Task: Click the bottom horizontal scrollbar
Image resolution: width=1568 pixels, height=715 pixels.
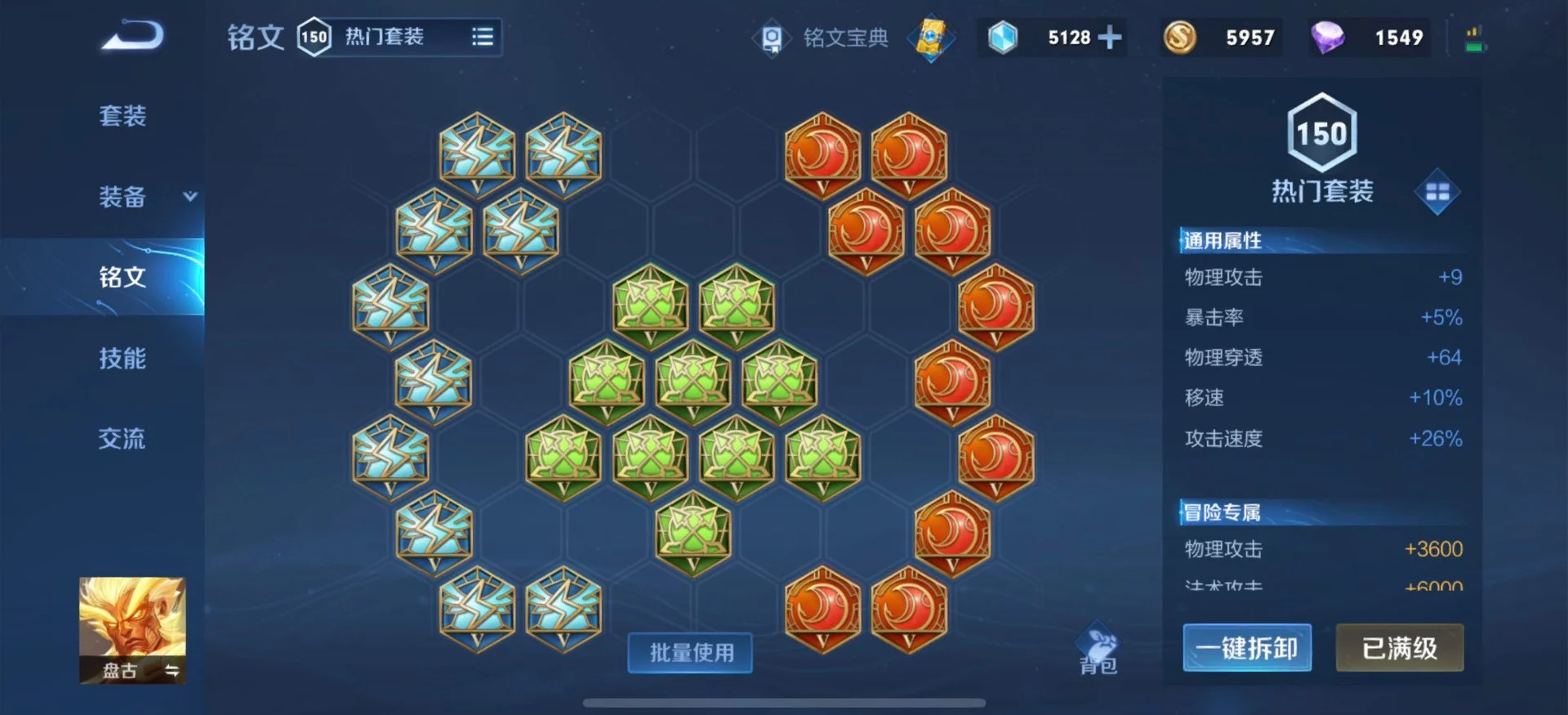Action: 784,700
